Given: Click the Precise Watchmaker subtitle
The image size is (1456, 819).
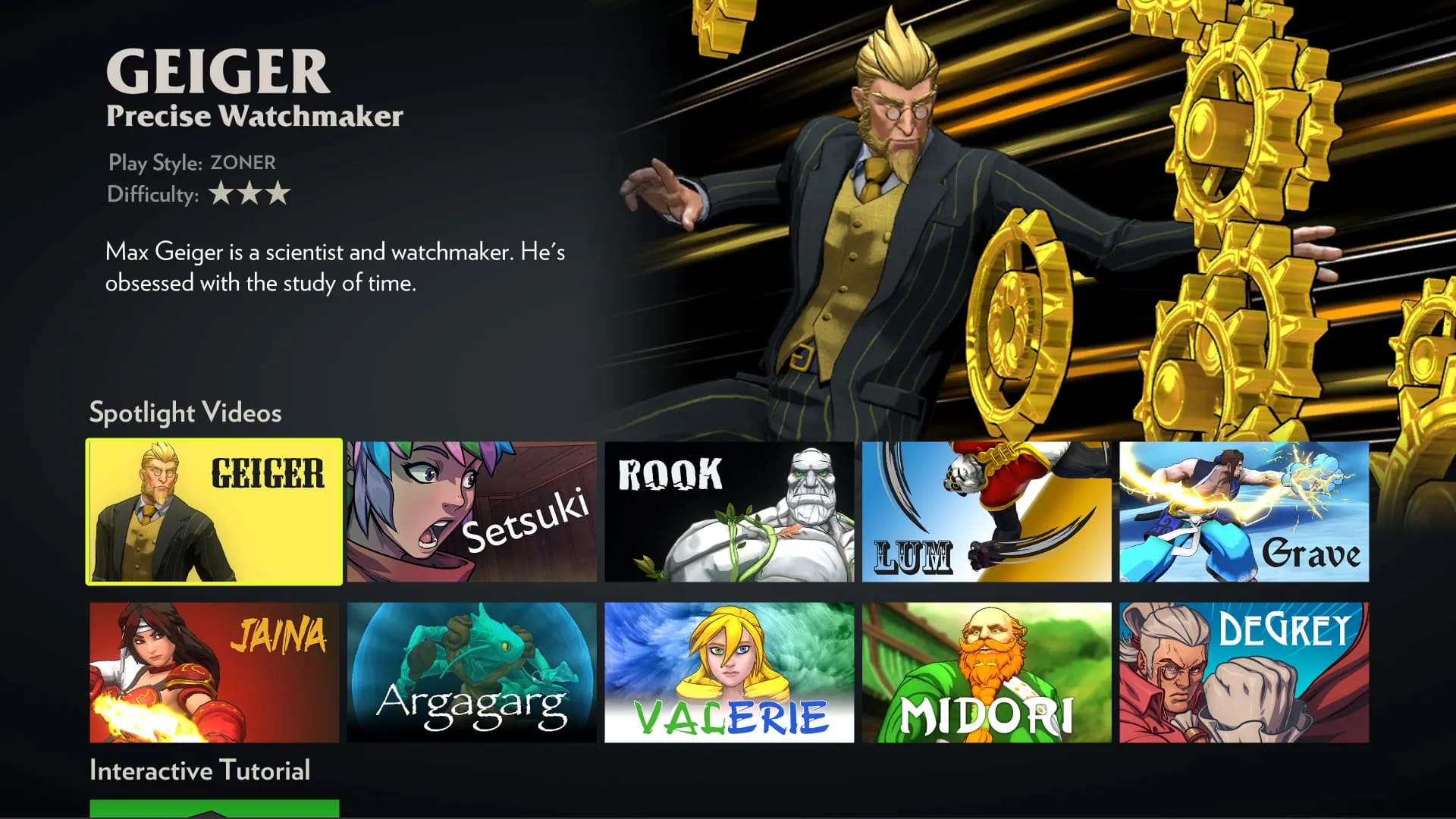Looking at the screenshot, I should coord(255,115).
